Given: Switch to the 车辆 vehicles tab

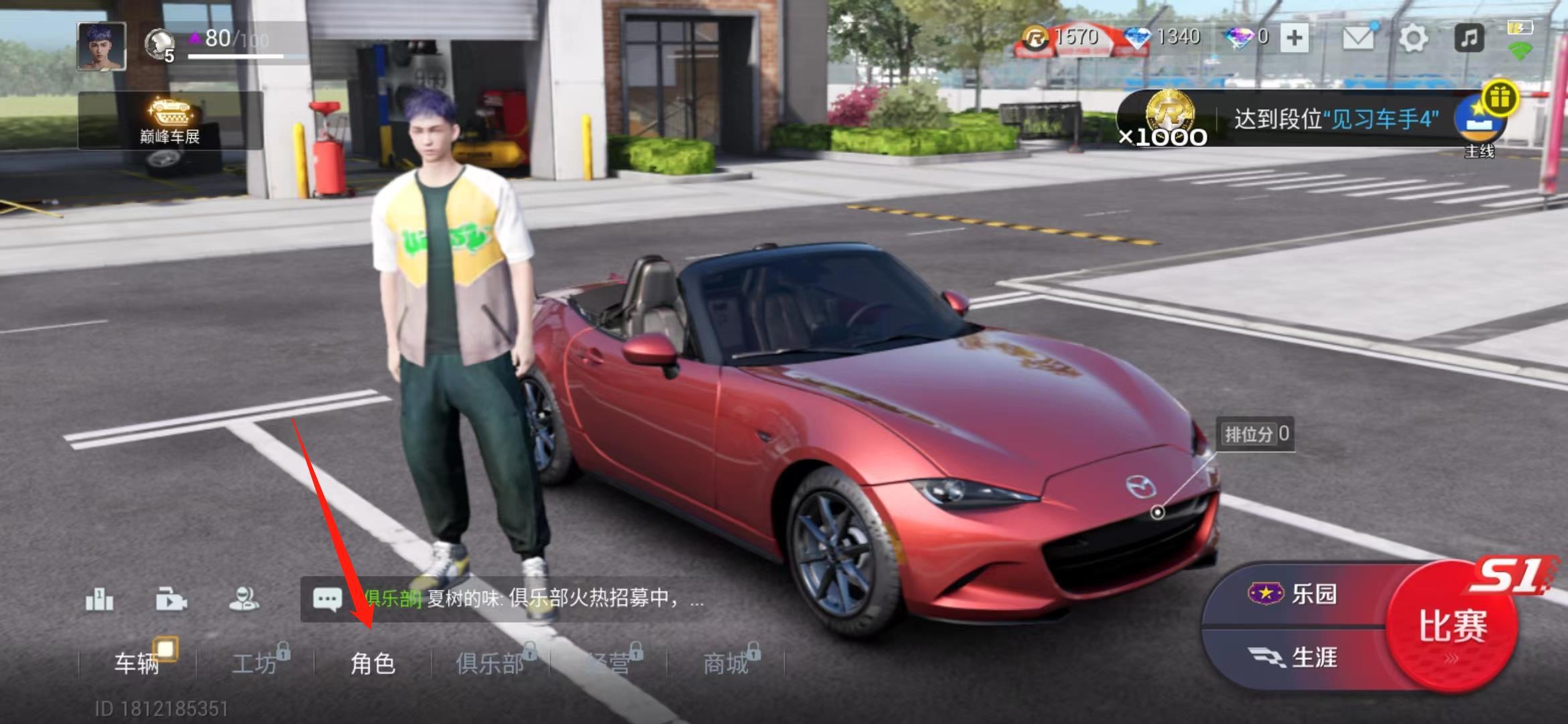Looking at the screenshot, I should (137, 663).
